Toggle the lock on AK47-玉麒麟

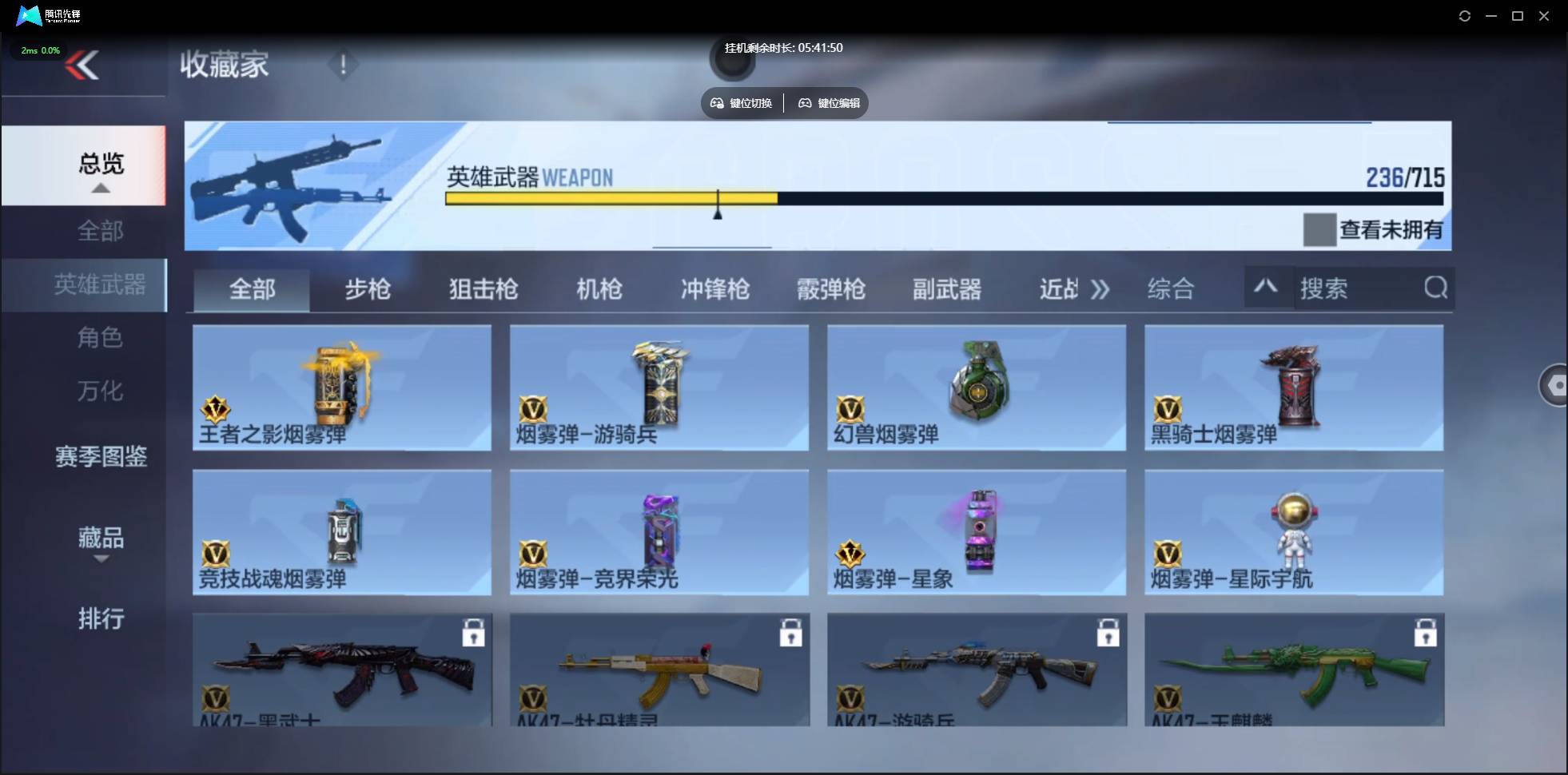[x=1427, y=631]
